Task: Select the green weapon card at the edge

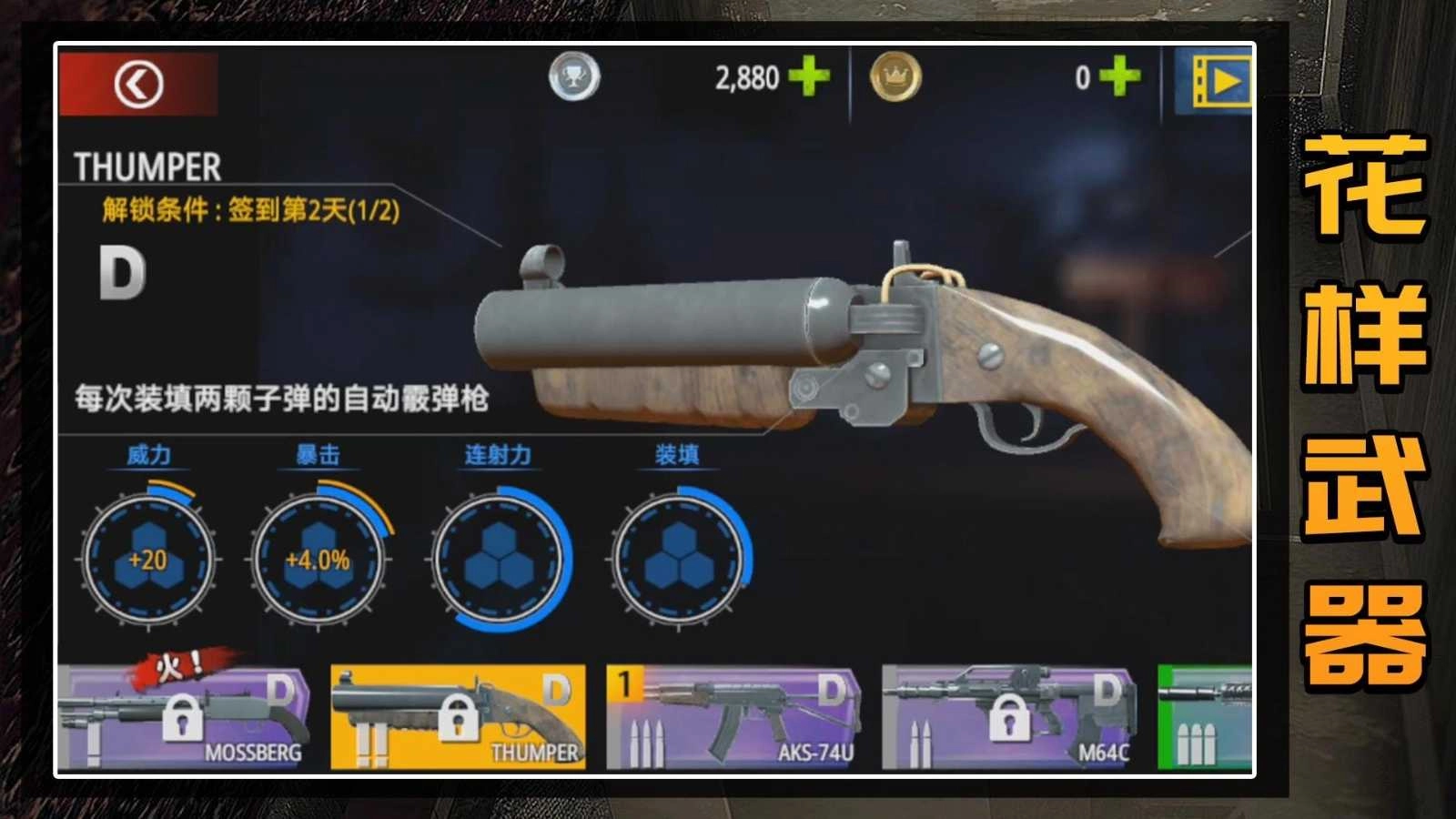Action: (x=1205, y=717)
